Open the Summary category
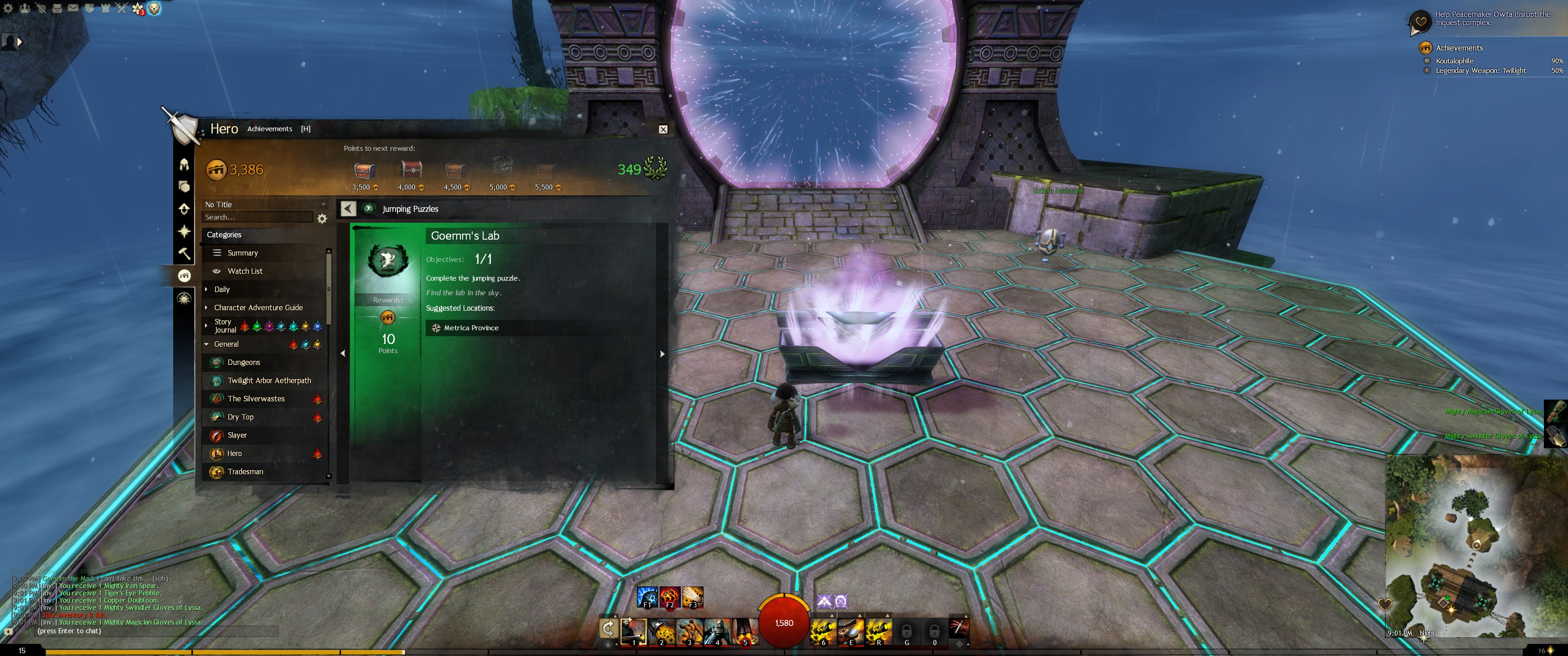Image resolution: width=1568 pixels, height=656 pixels. point(242,253)
